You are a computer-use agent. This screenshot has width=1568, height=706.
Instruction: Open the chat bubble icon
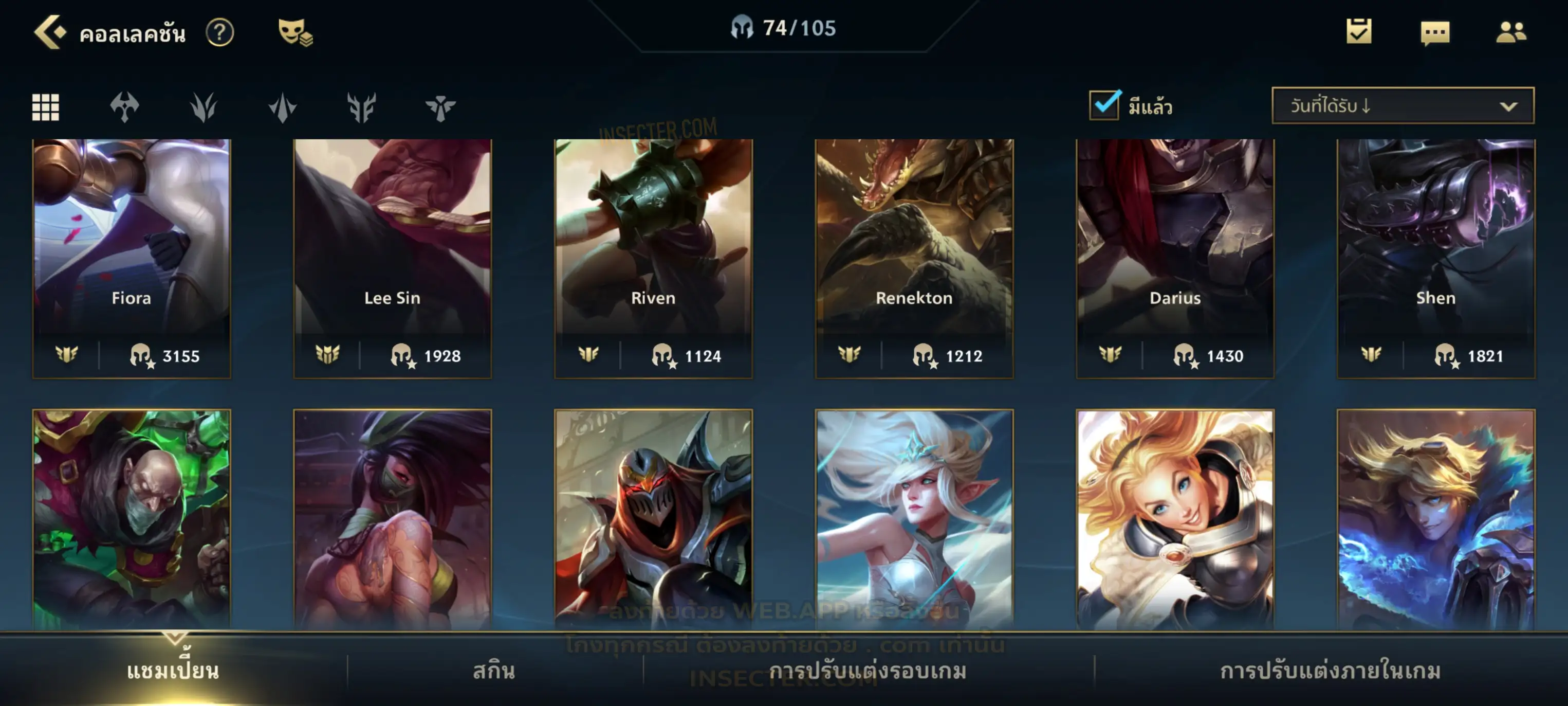click(1435, 33)
